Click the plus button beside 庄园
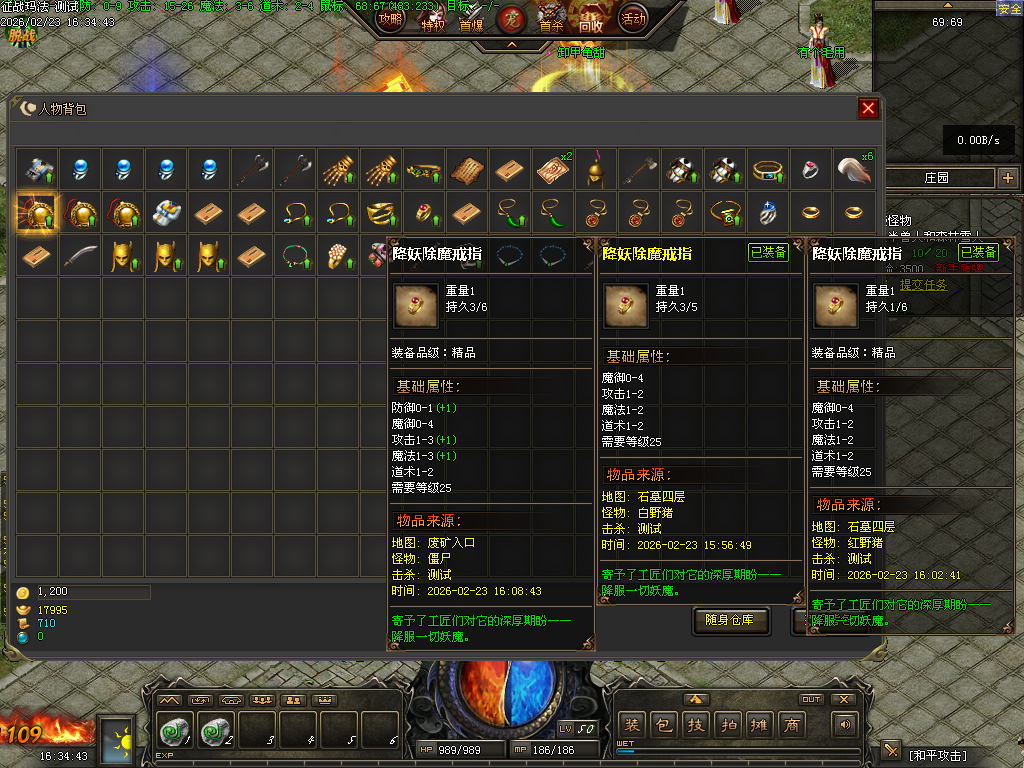Image resolution: width=1024 pixels, height=768 pixels. point(1007,178)
